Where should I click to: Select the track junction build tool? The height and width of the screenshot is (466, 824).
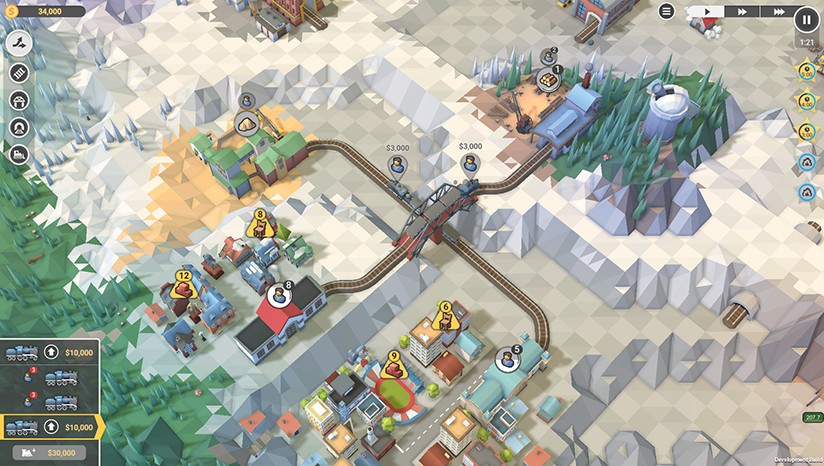coord(19,44)
